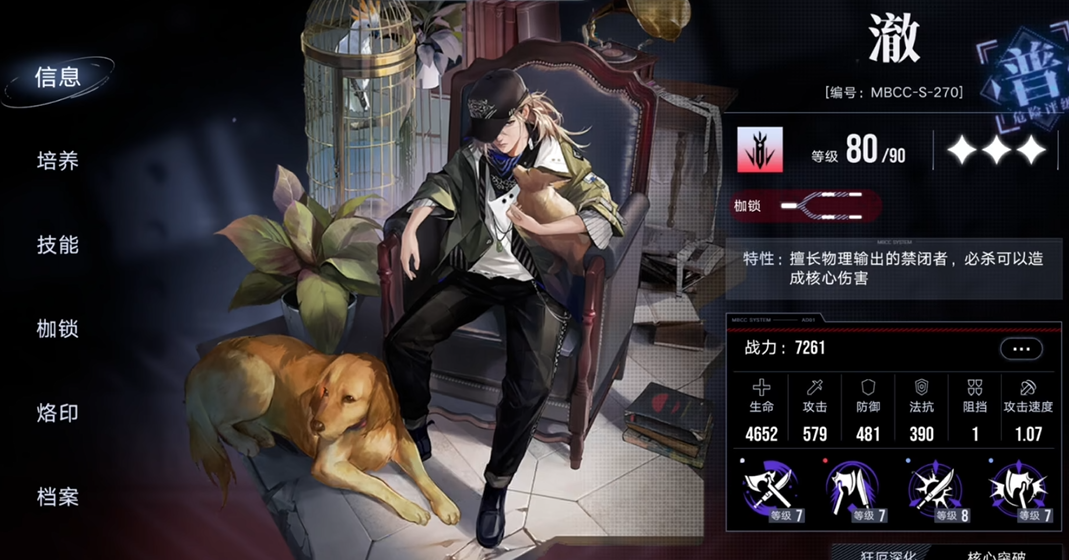Choose the single axe level 7 skill
Screen dimensions: 1069x560
[x=852, y=491]
